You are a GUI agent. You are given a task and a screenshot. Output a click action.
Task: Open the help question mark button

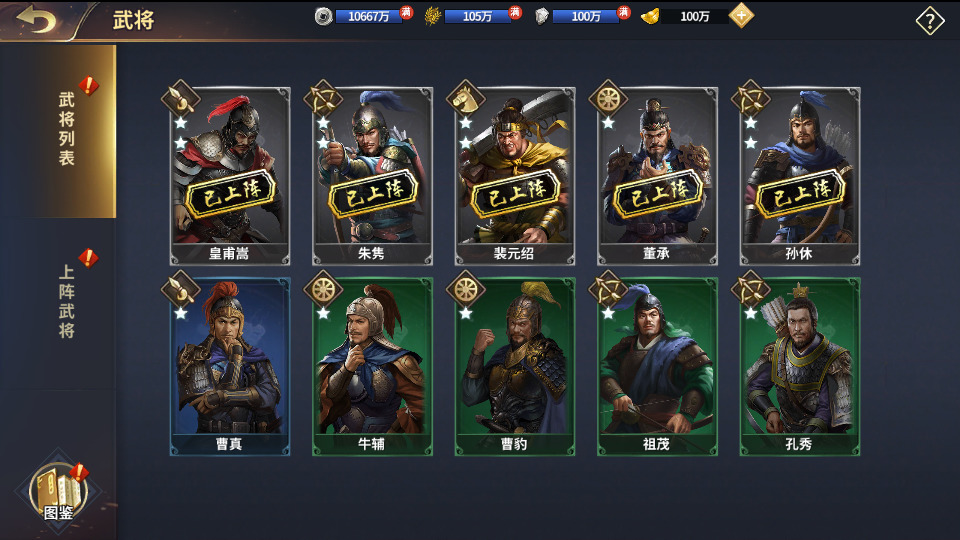pos(930,21)
